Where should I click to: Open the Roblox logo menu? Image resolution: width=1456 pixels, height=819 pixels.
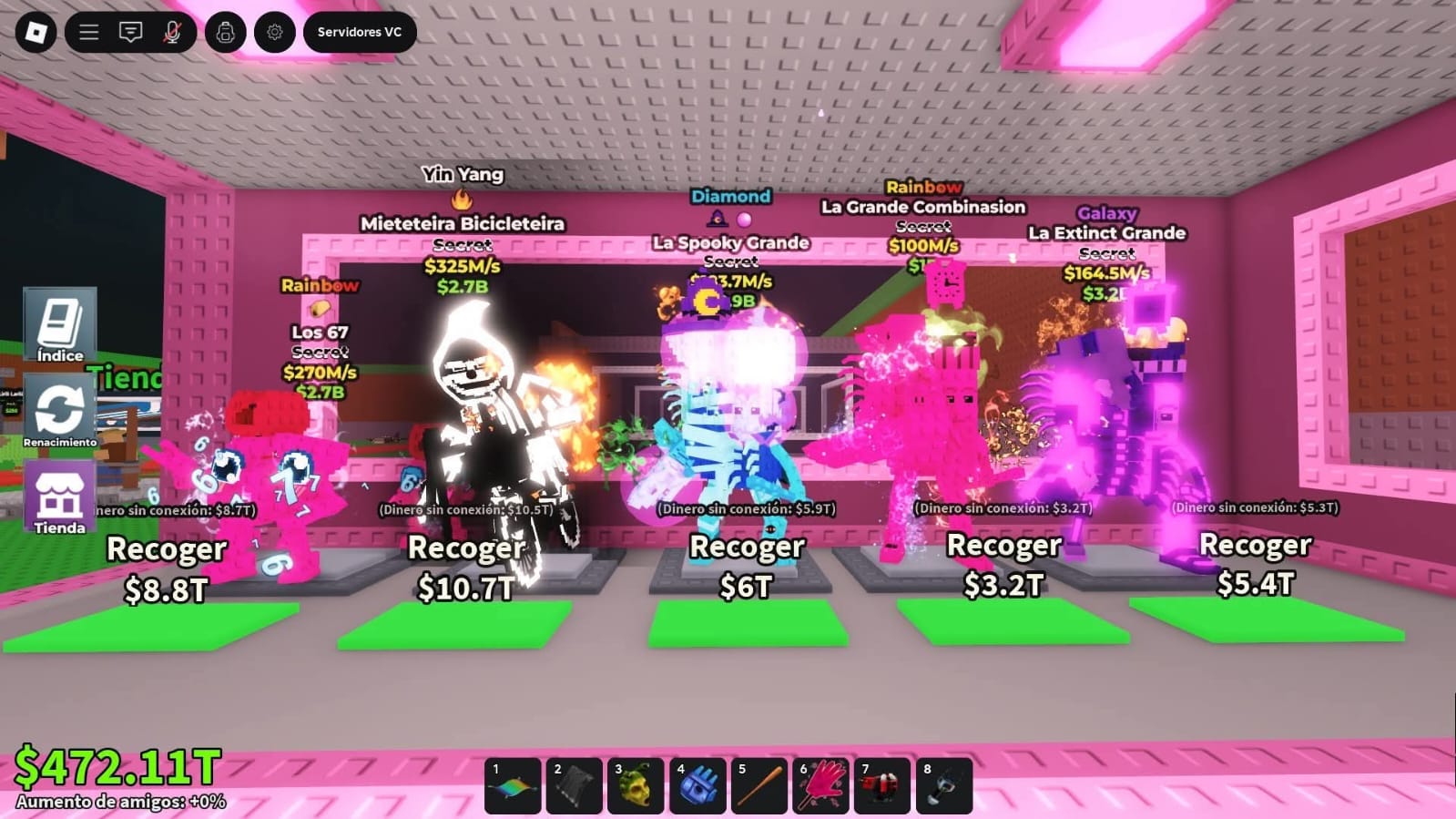coord(36,33)
